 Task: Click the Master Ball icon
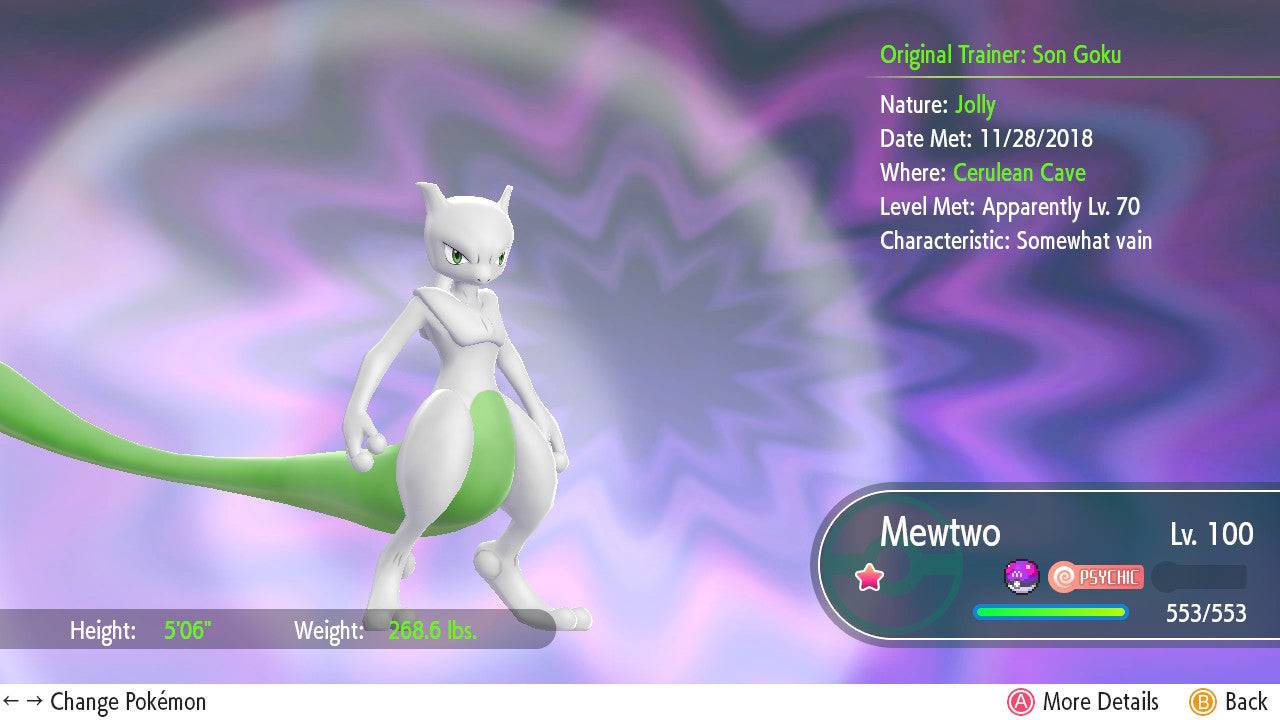tap(1022, 576)
